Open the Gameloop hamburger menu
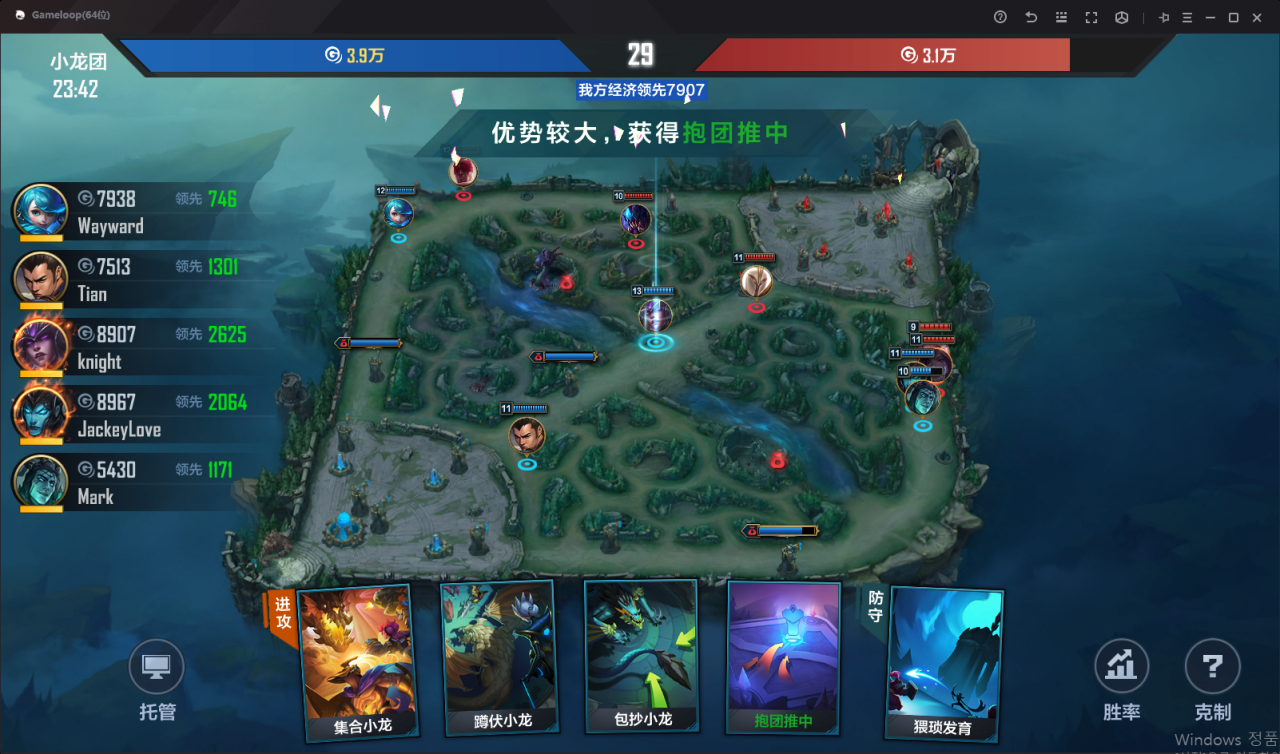This screenshot has height=754, width=1280. coord(1186,17)
